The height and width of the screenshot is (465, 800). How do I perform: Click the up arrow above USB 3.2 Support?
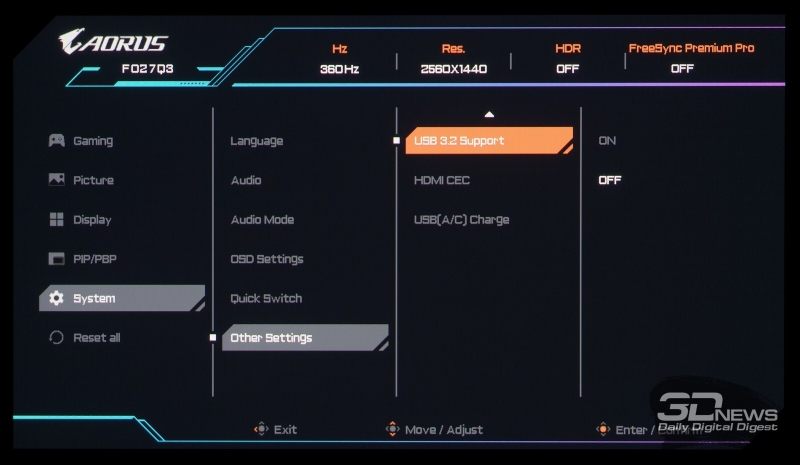[489, 115]
